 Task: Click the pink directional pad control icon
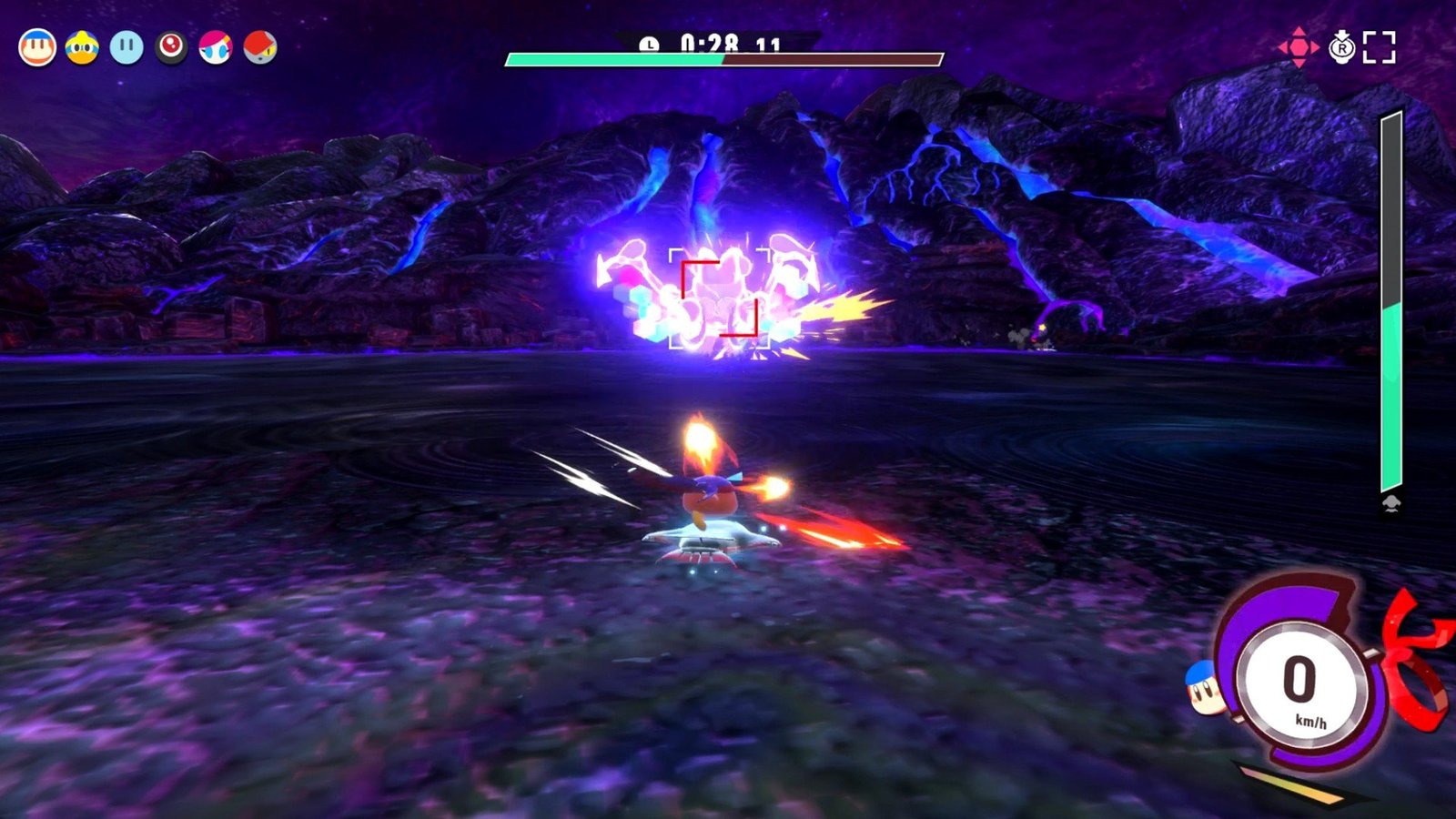[1299, 45]
